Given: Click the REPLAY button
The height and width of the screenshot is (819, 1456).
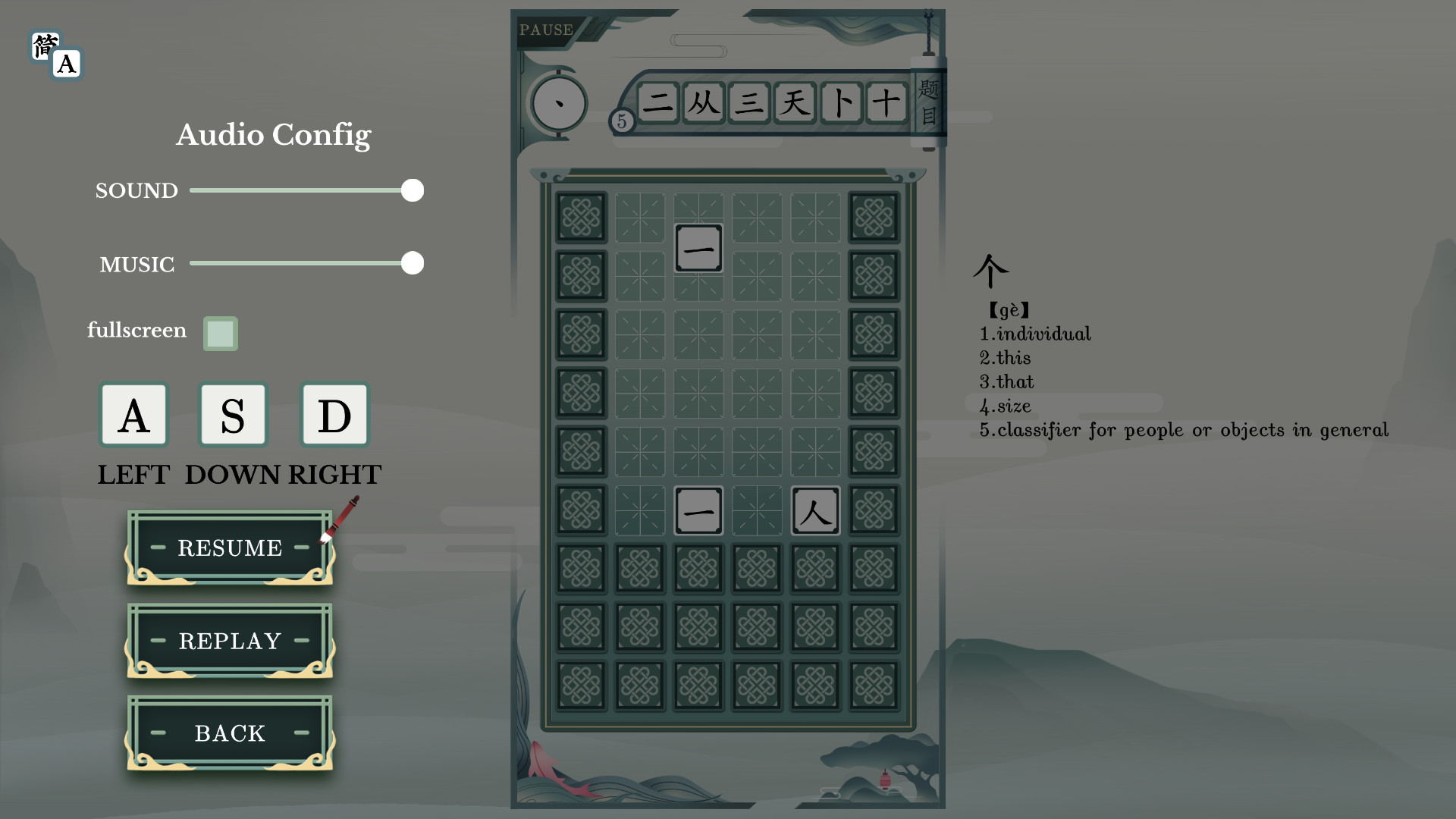Looking at the screenshot, I should [229, 641].
